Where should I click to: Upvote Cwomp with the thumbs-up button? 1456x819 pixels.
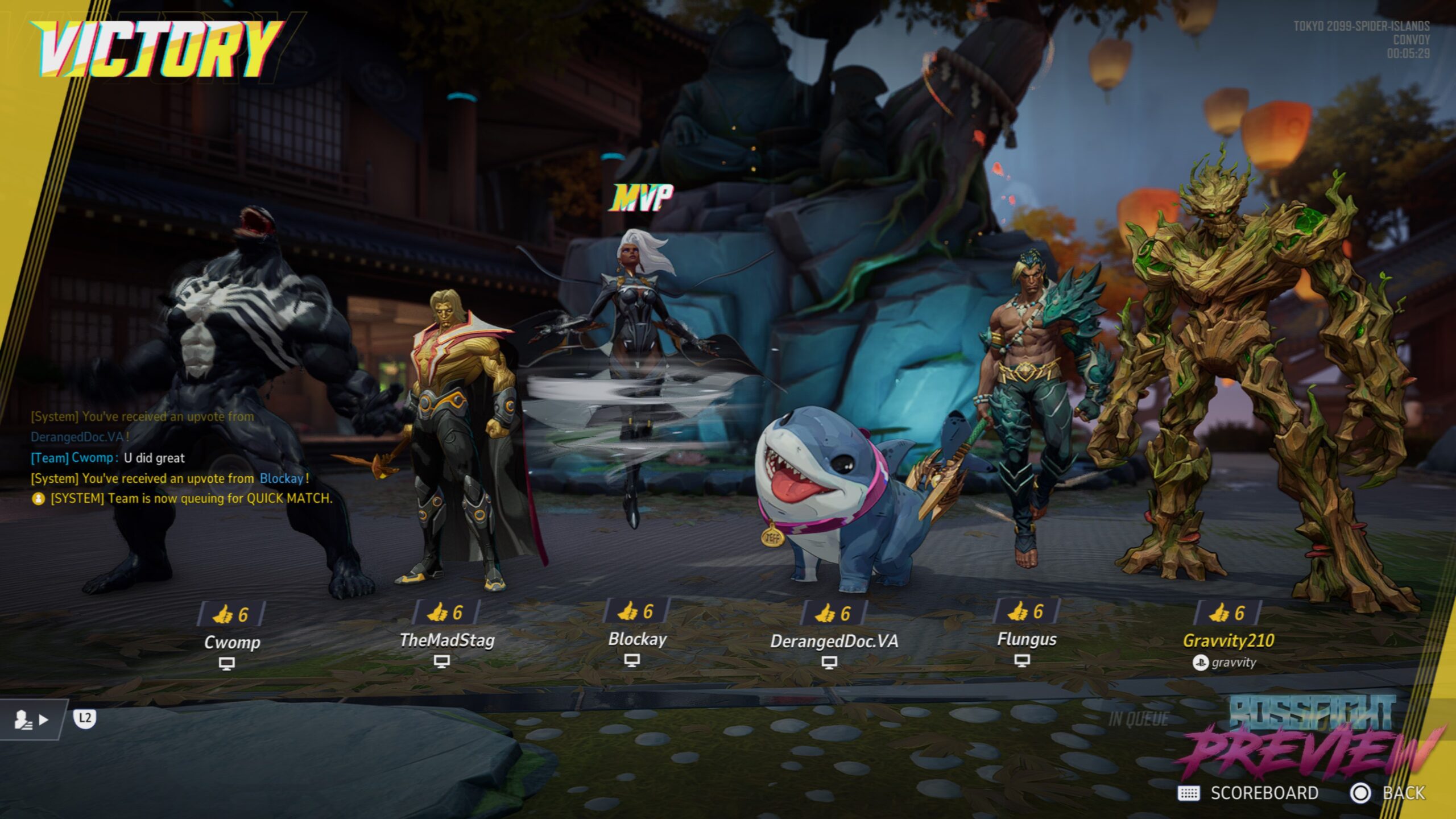tap(230, 614)
